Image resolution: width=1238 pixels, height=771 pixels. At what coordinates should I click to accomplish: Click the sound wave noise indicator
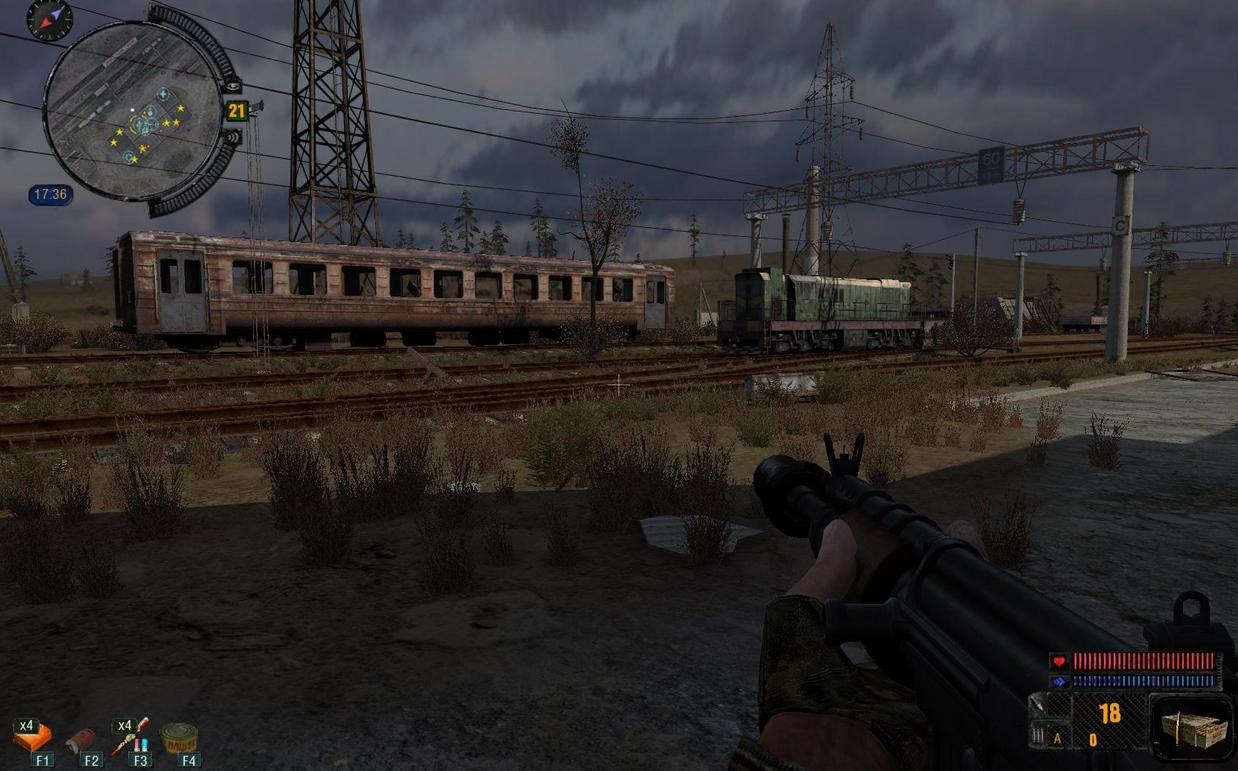[233, 137]
